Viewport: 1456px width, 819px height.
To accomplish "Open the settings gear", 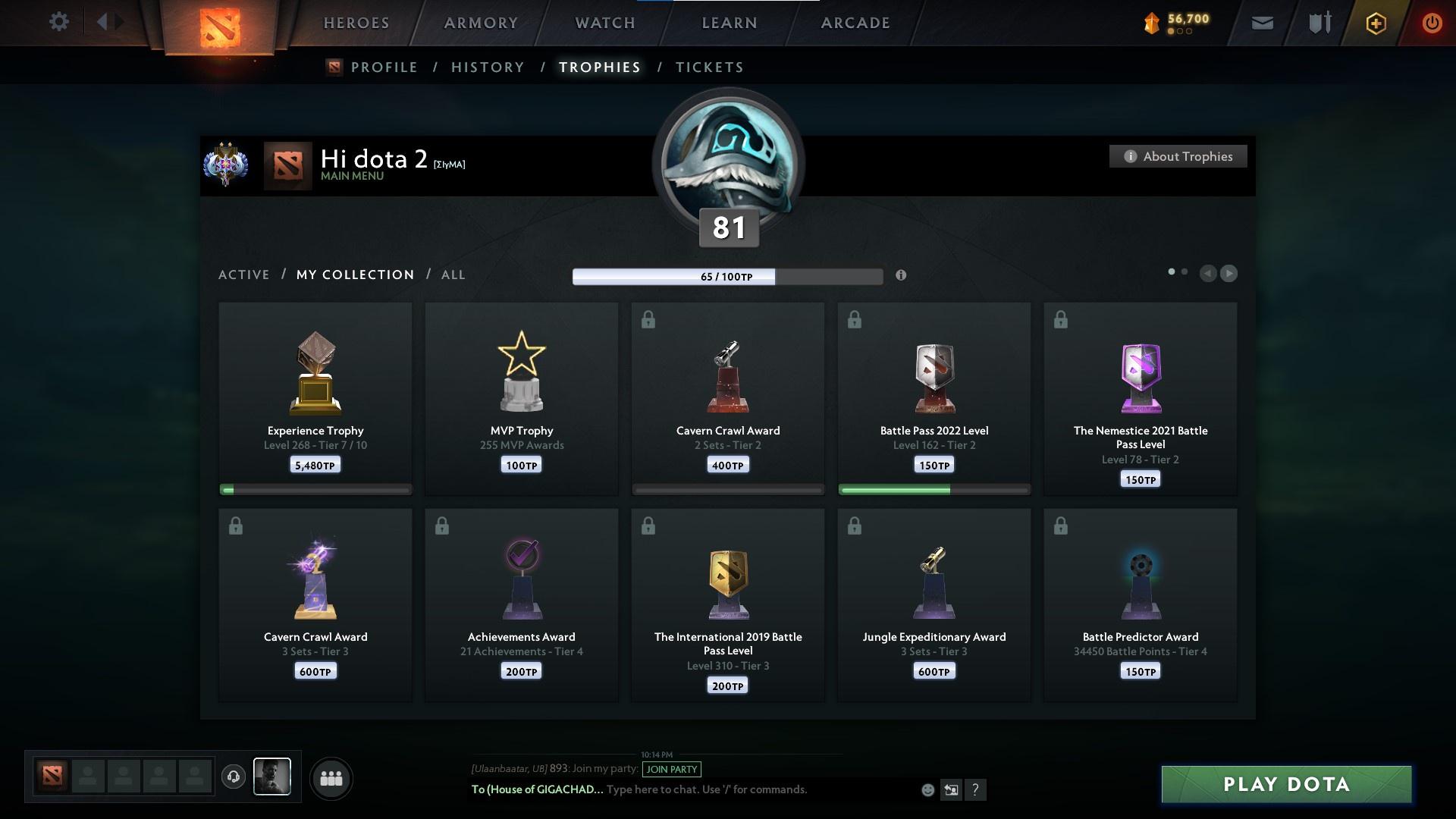I will pyautogui.click(x=58, y=22).
